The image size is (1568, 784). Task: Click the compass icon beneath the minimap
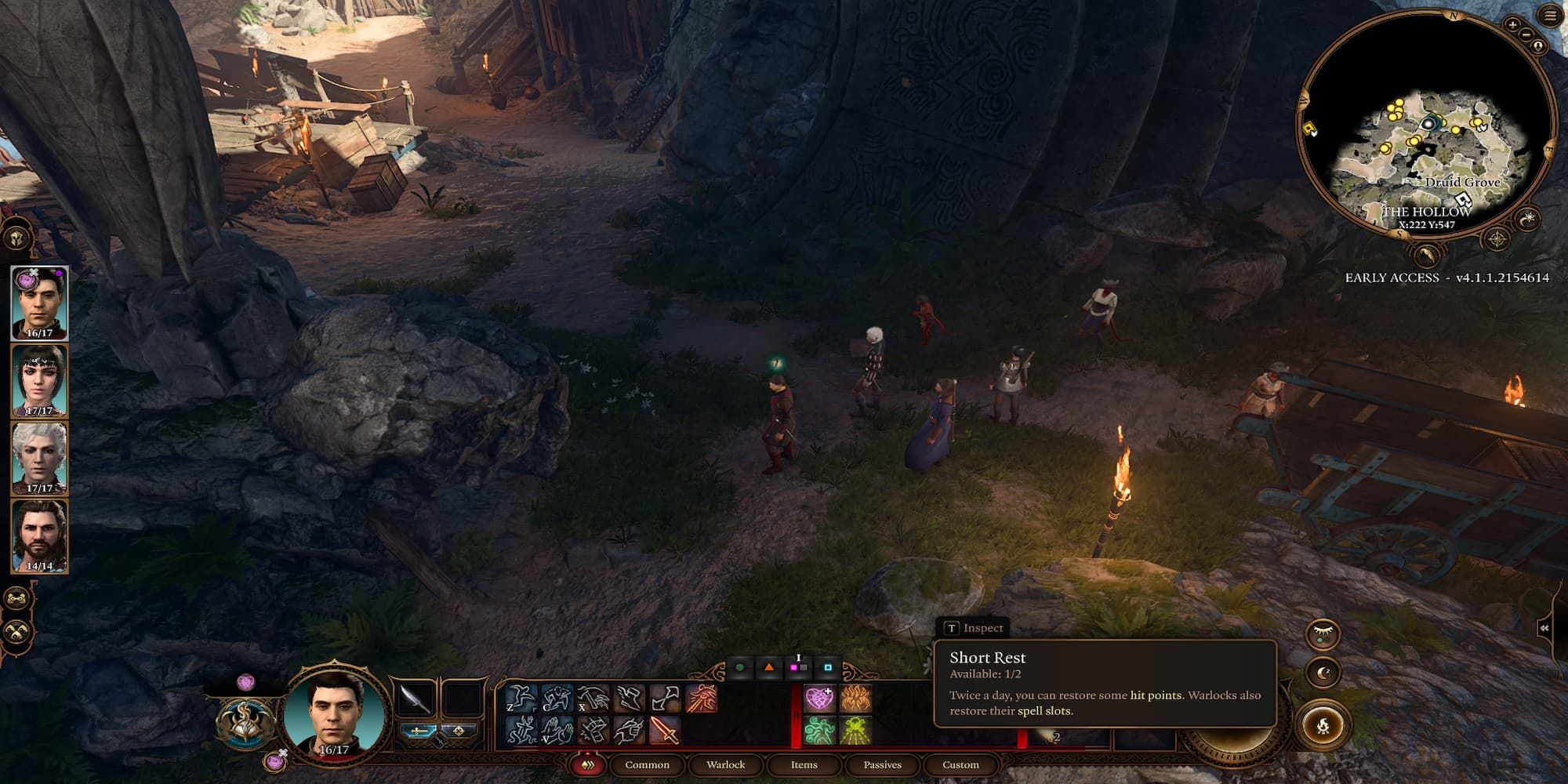(x=1497, y=238)
